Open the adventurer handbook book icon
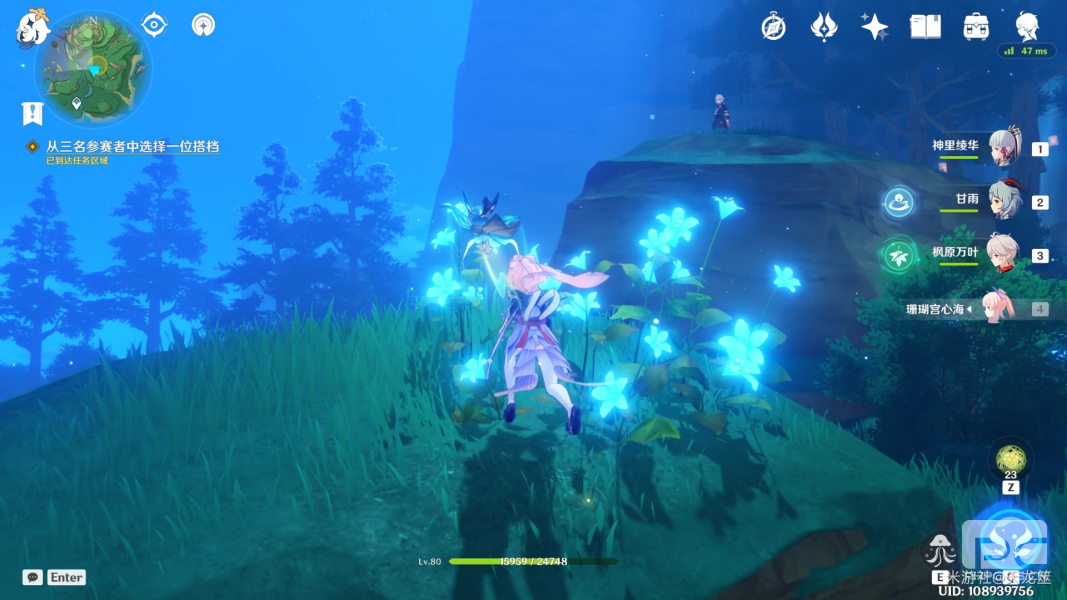 click(x=925, y=27)
